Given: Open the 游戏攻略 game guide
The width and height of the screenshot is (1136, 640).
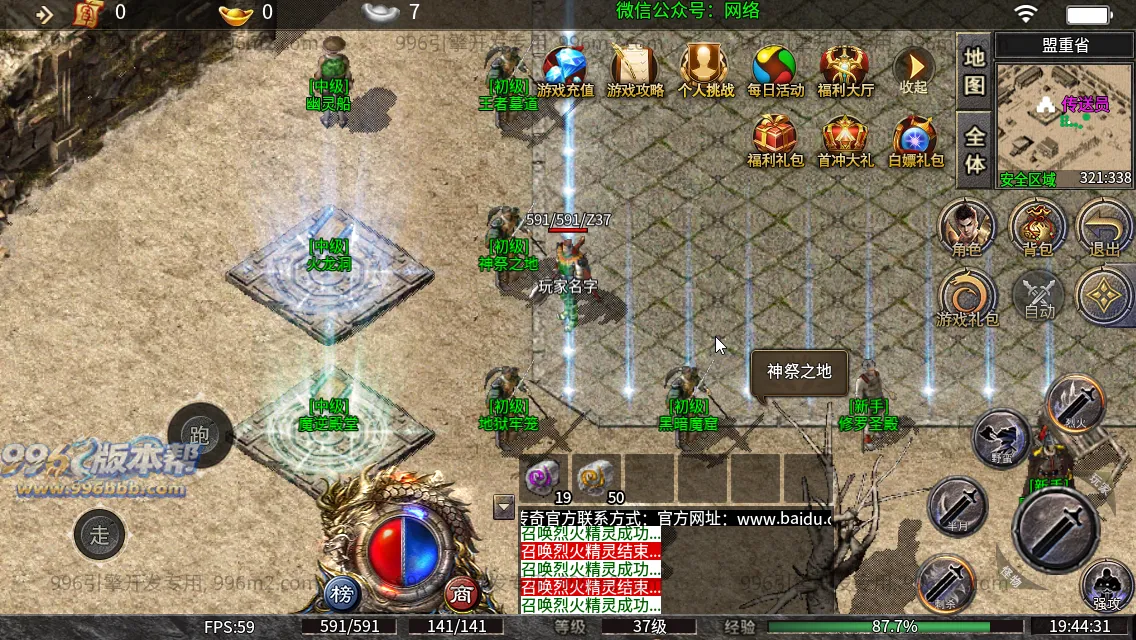Looking at the screenshot, I should coord(635,68).
